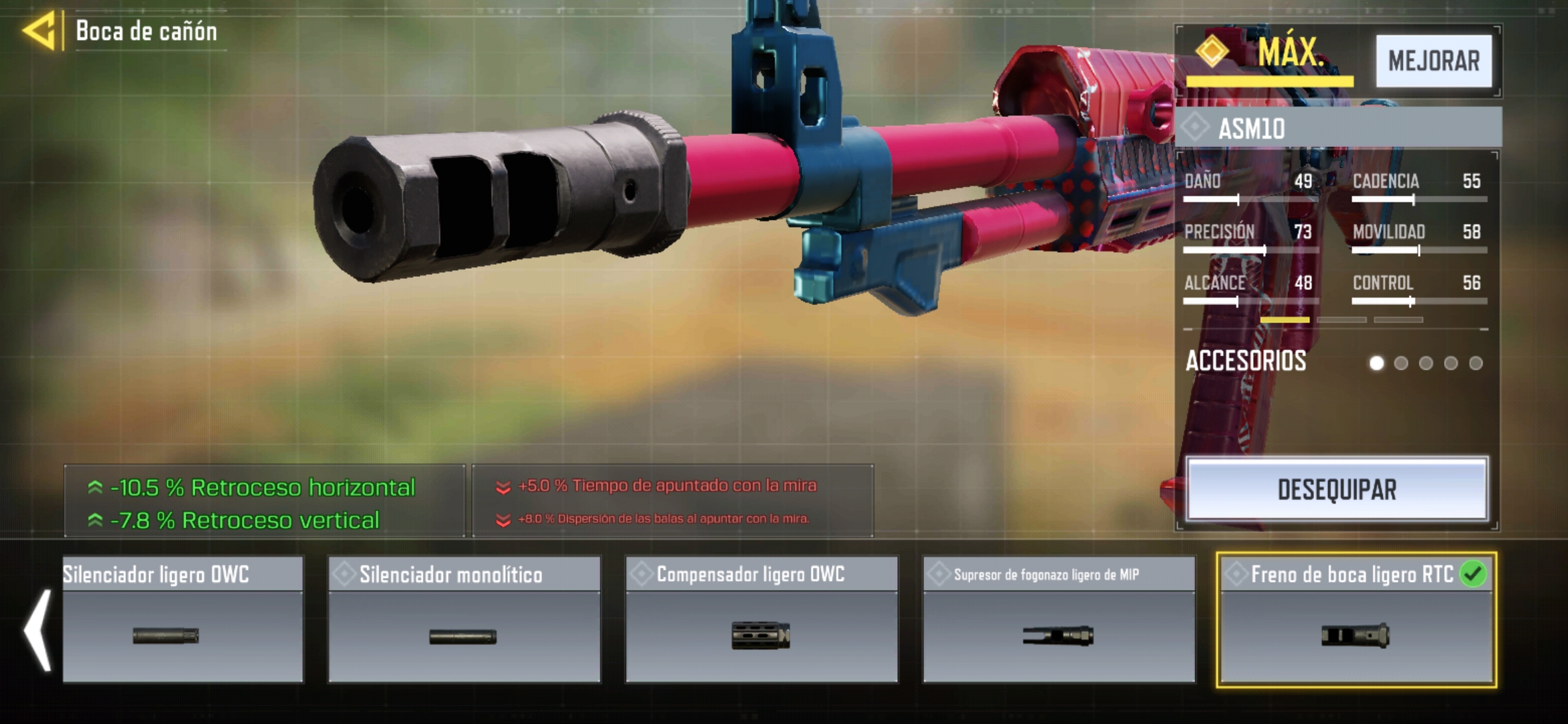This screenshot has height=724, width=1568.
Task: Go back using the yellow arrow
Action: (x=39, y=31)
